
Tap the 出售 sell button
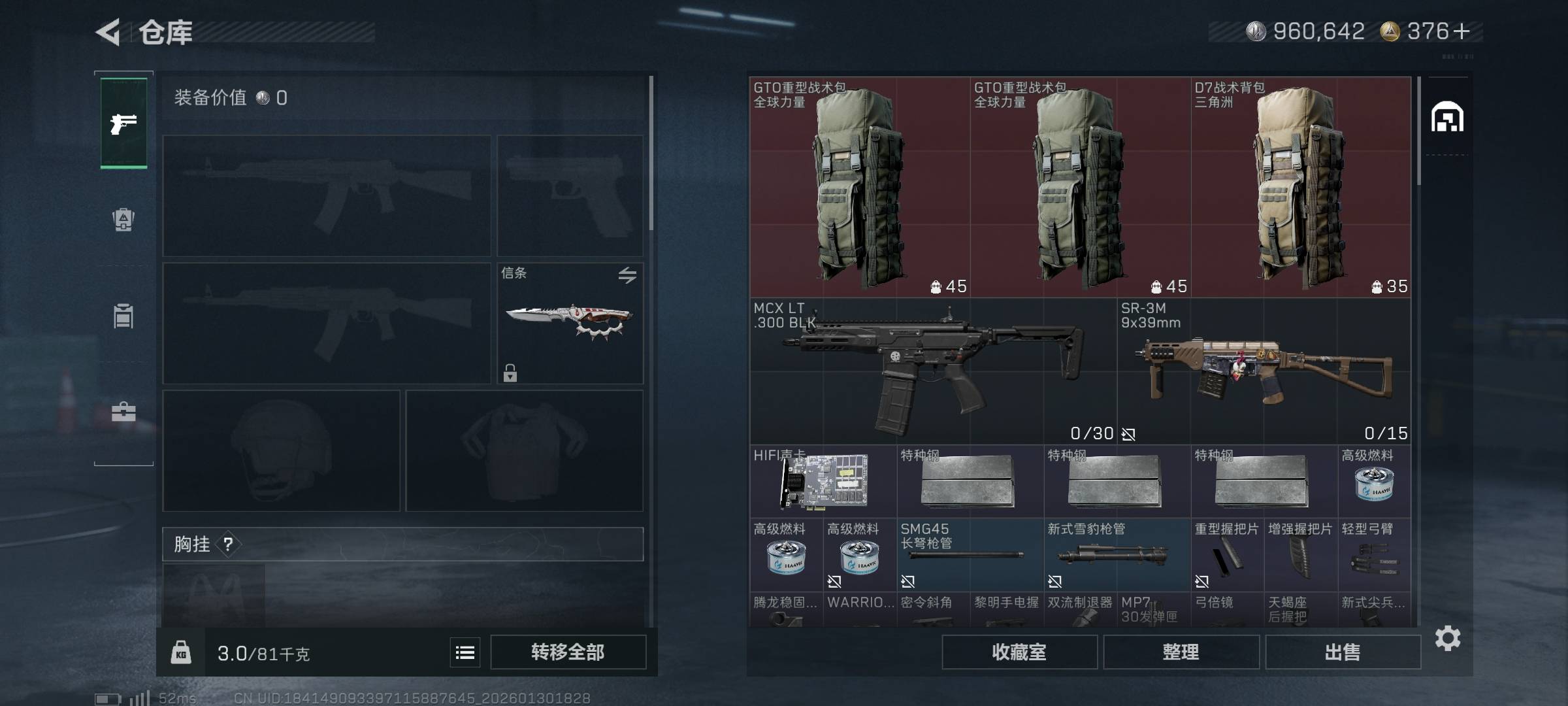click(1343, 652)
